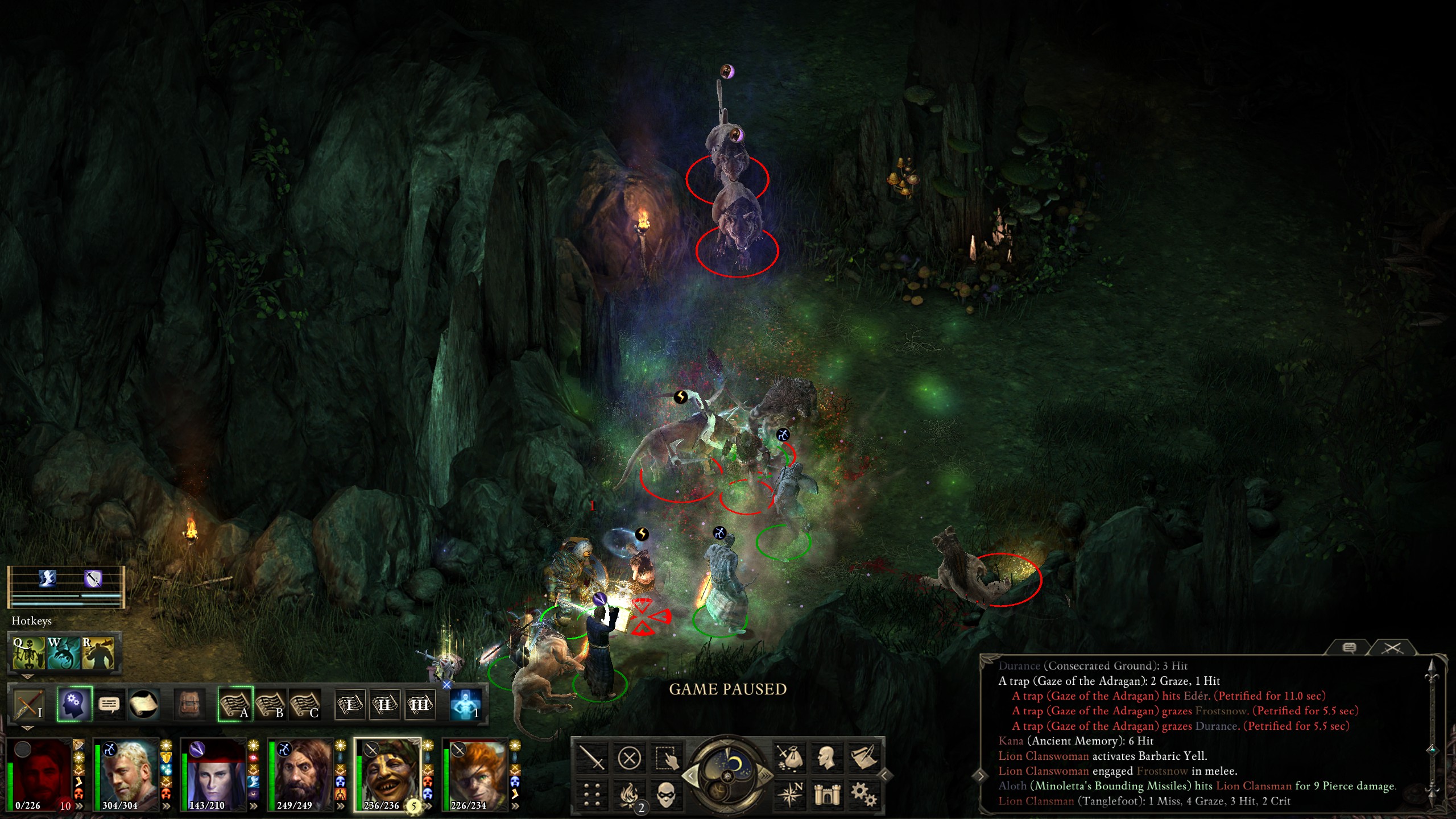Select chant A on the action bar
The height and width of the screenshot is (819, 1456).
[235, 705]
